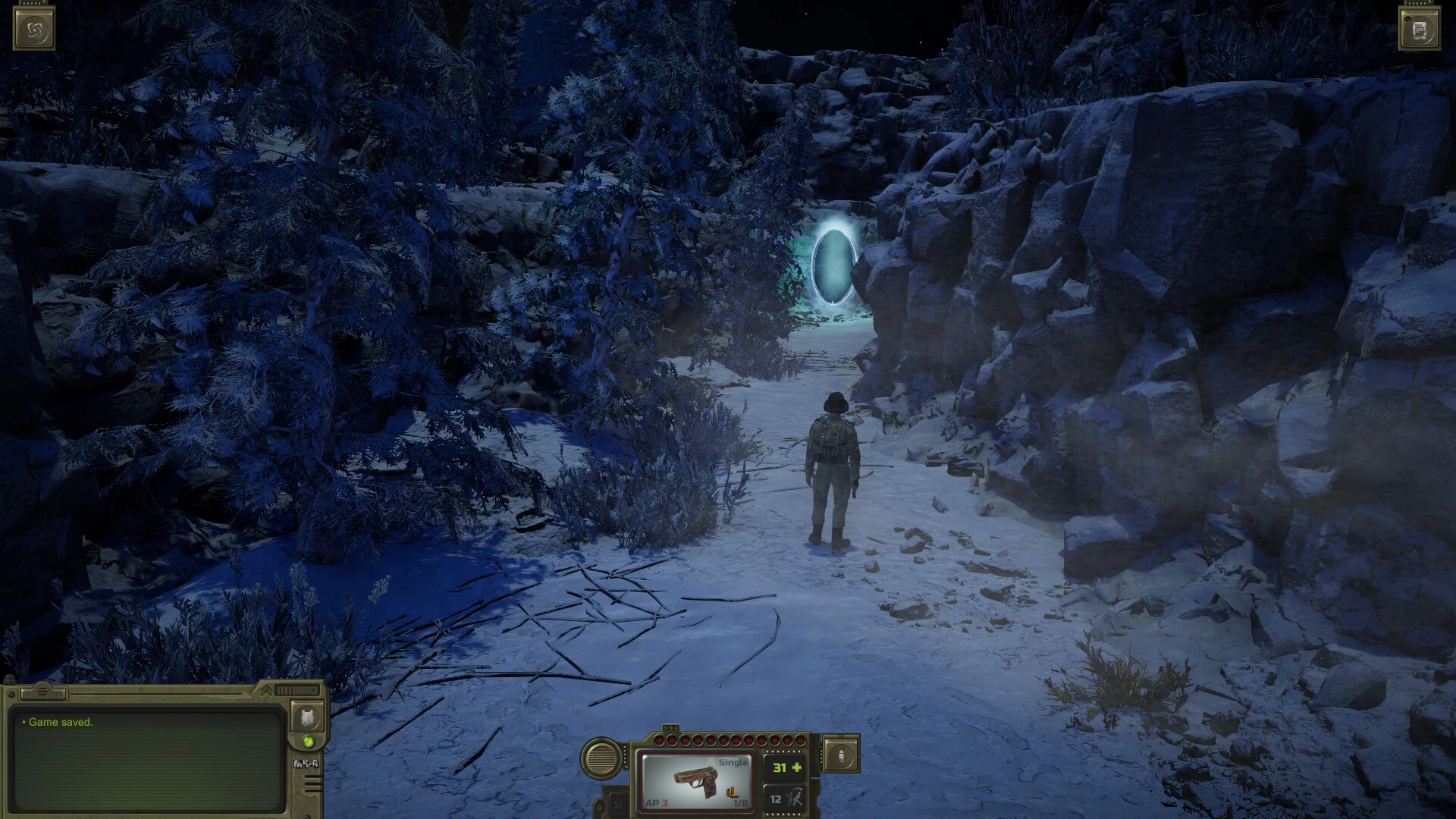Open the top-right device menu button
The height and width of the screenshot is (819, 1456).
coord(1420,30)
